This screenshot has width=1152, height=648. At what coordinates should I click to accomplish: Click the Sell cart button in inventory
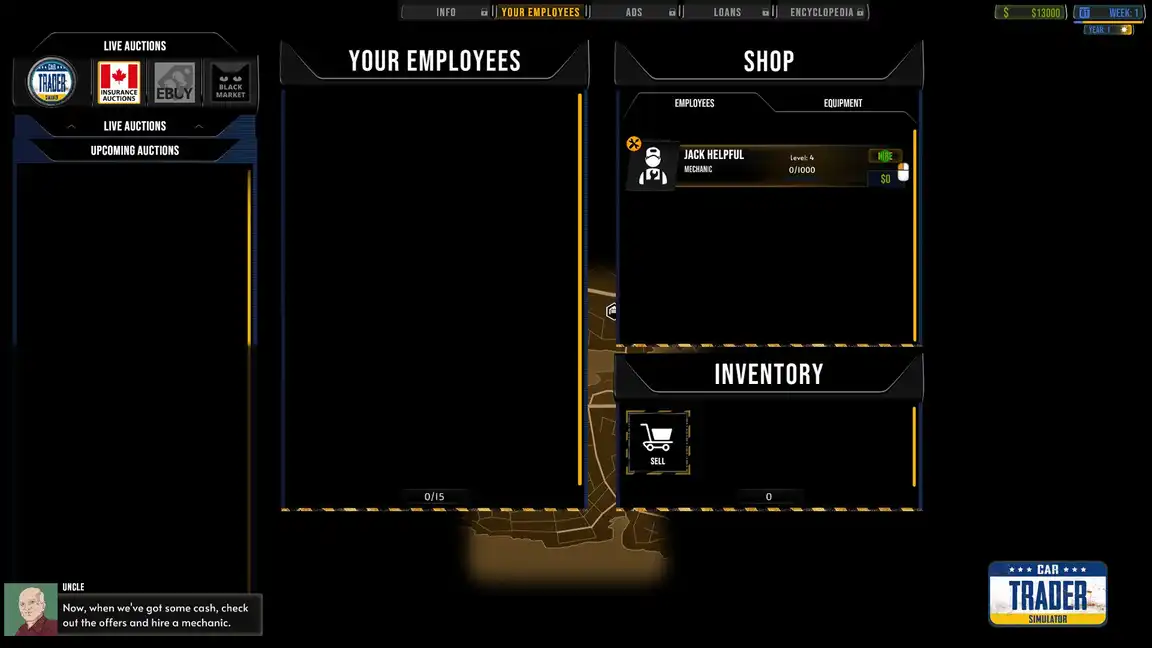point(657,441)
